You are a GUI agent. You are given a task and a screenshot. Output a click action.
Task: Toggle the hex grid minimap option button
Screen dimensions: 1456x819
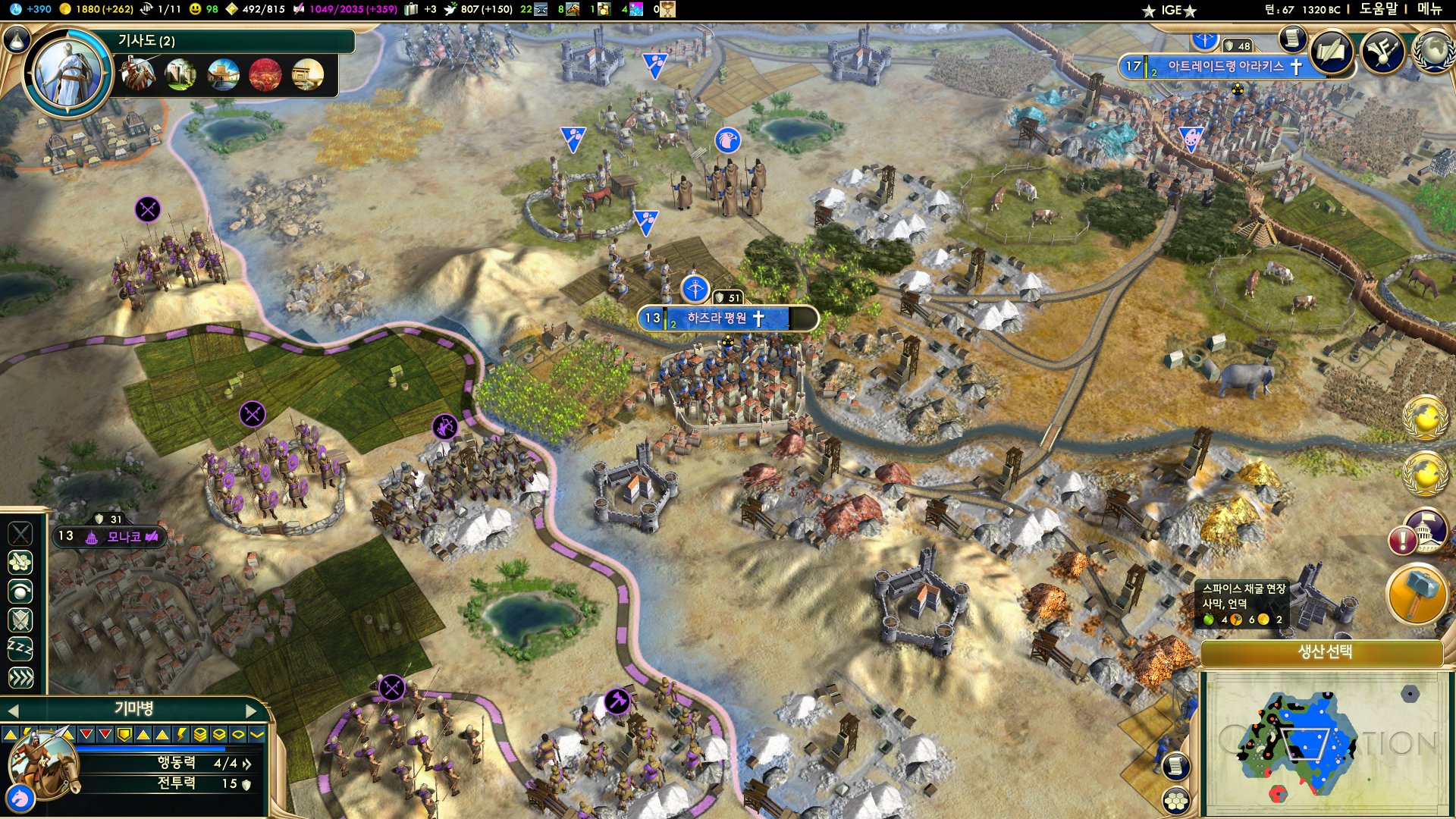point(1175,801)
